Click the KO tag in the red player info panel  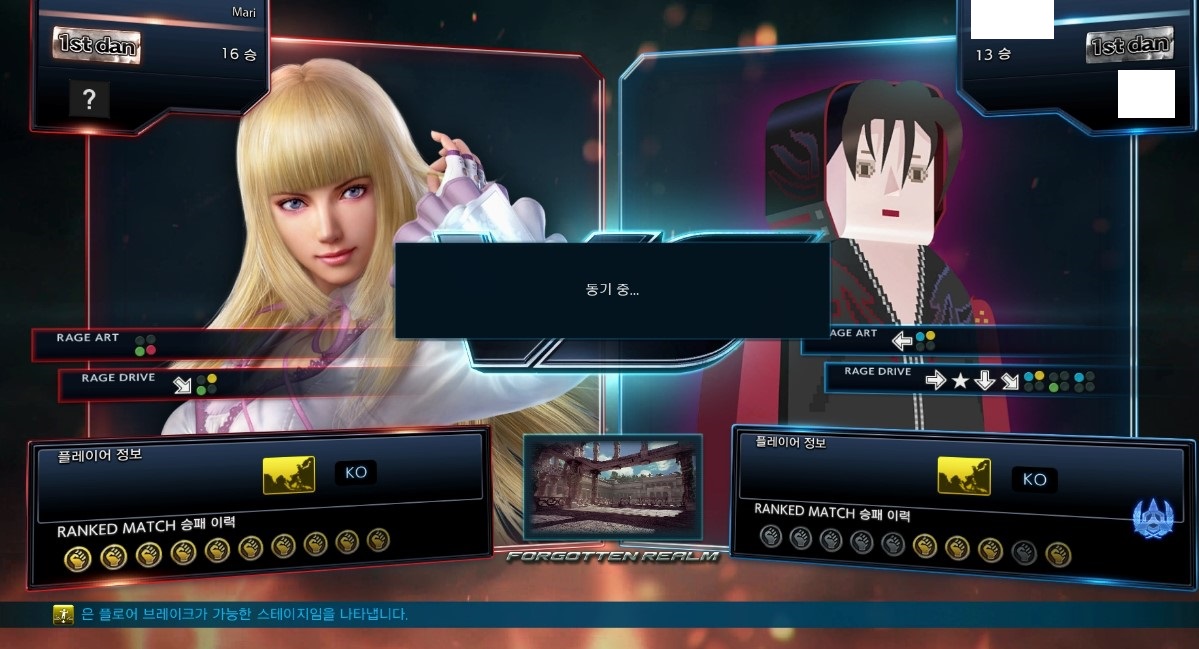(356, 472)
